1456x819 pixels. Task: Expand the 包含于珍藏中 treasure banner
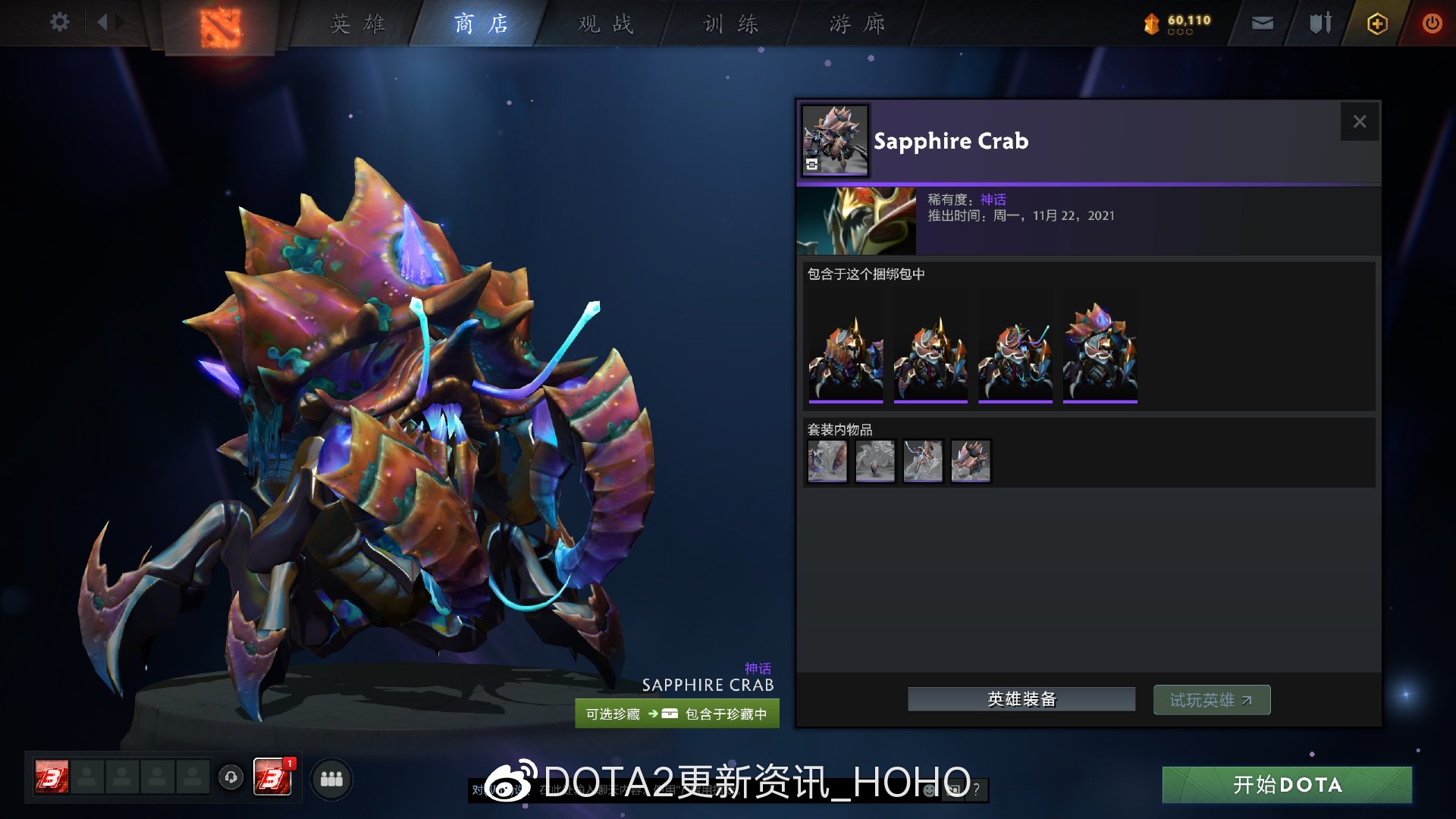point(676,714)
